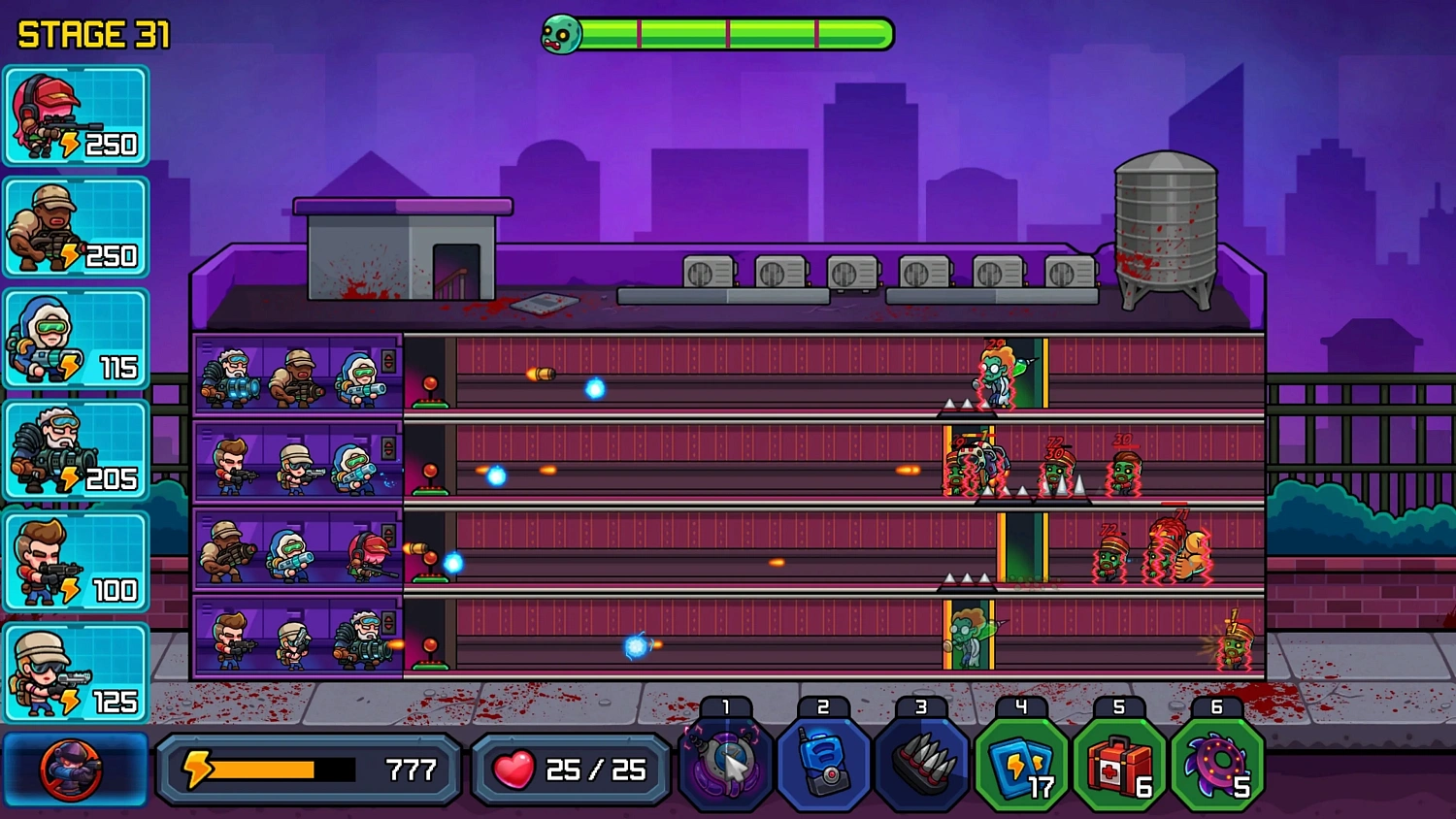The image size is (1456, 819).
Task: Pick the shotgun soldier unit costing 100
Action: 76,559
